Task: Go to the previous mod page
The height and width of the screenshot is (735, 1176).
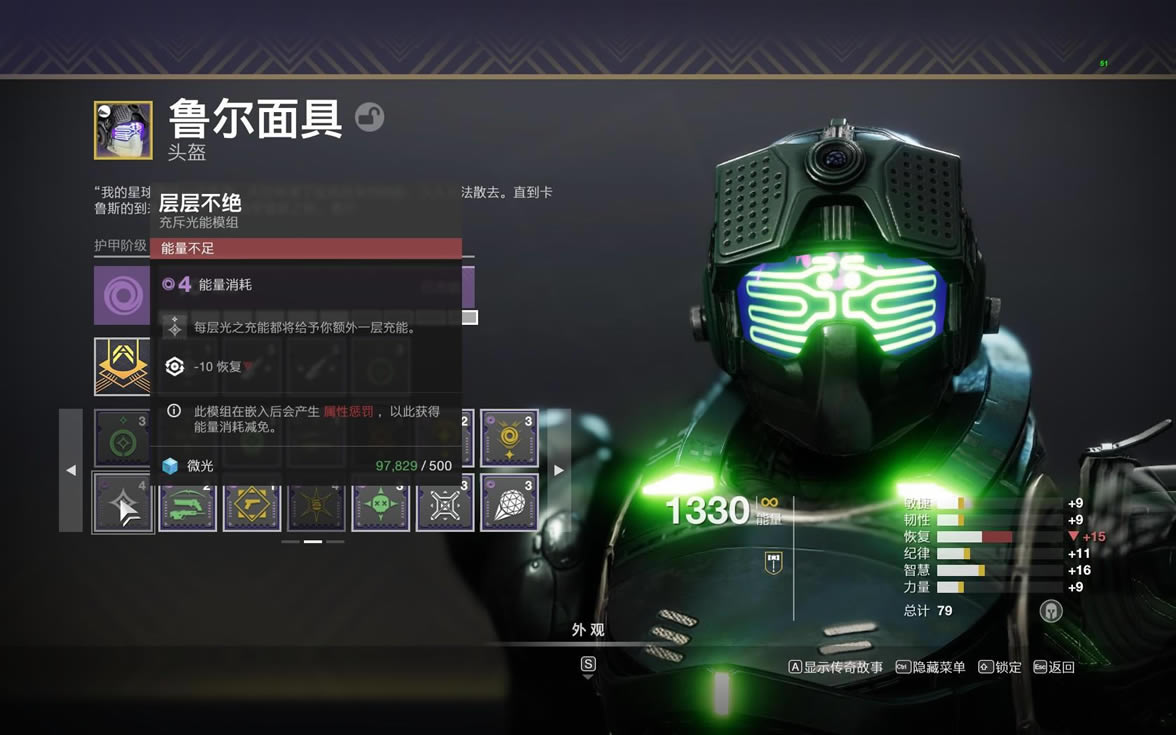Action: click(x=71, y=470)
